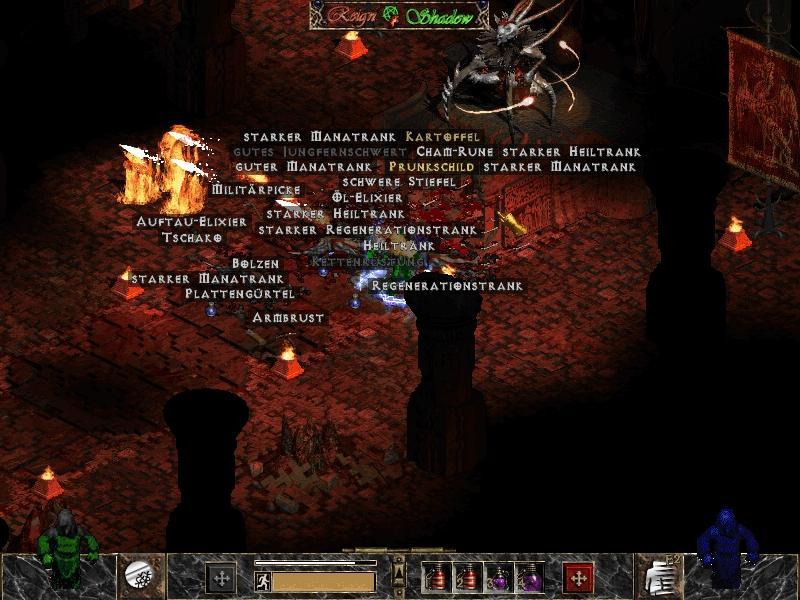Screen dimensions: 800x600
Task: Click the Prunkschild item label
Action: click(434, 167)
